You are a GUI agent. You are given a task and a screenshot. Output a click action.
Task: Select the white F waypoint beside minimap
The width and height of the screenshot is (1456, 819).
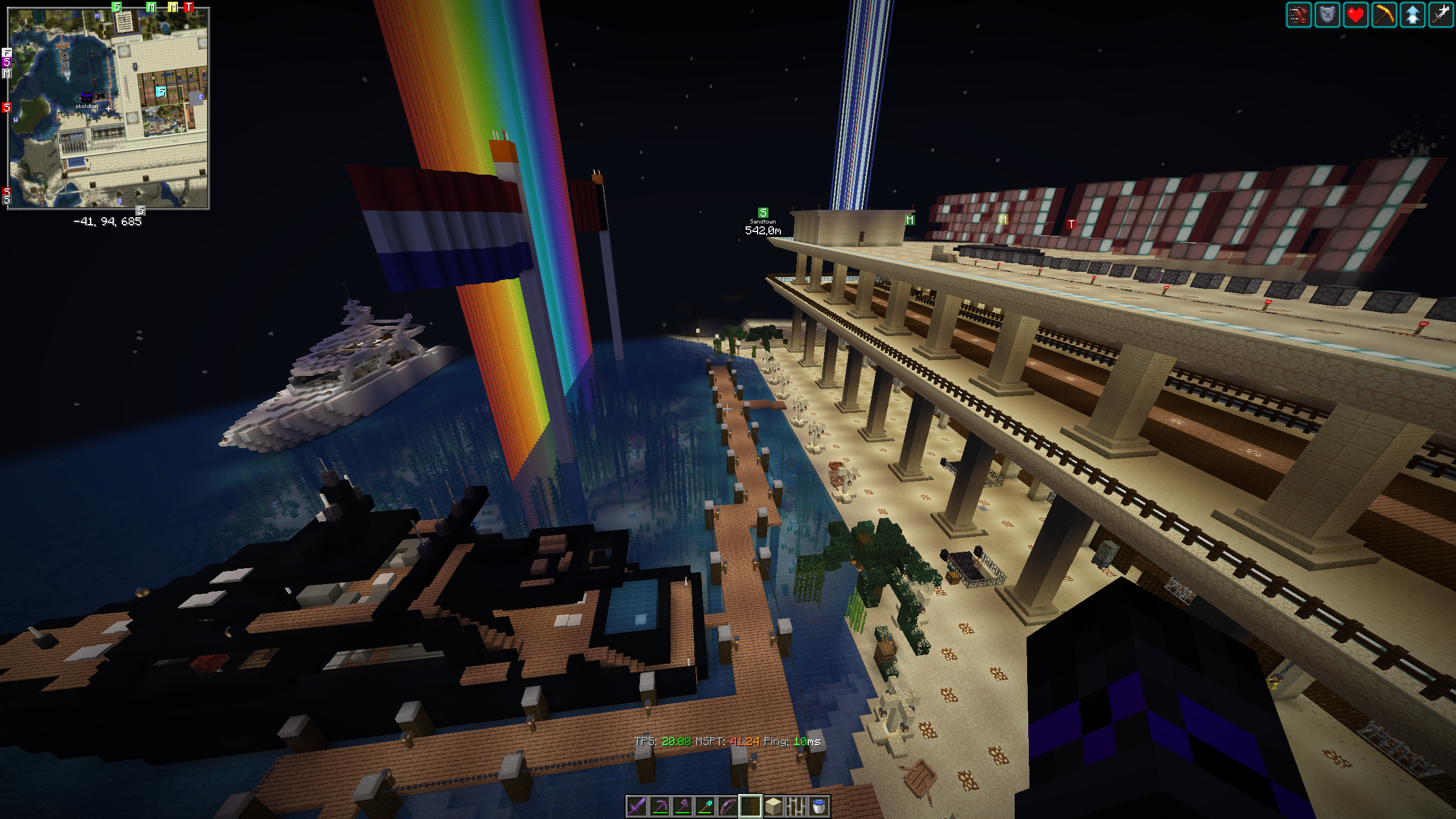pyautogui.click(x=7, y=53)
